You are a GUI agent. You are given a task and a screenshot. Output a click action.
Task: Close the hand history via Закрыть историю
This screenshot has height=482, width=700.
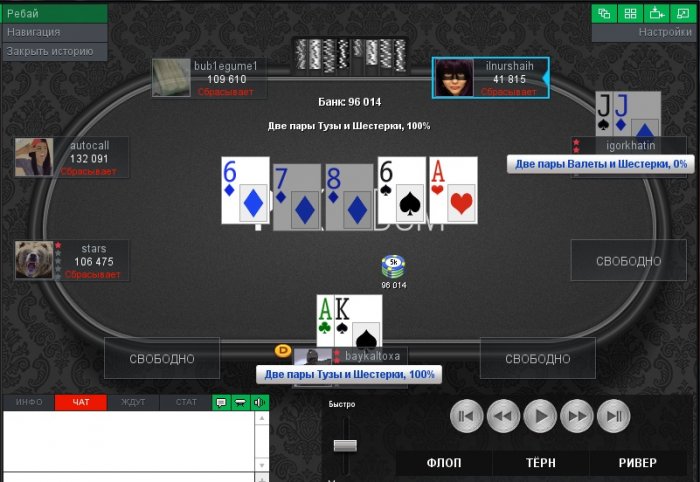54,50
